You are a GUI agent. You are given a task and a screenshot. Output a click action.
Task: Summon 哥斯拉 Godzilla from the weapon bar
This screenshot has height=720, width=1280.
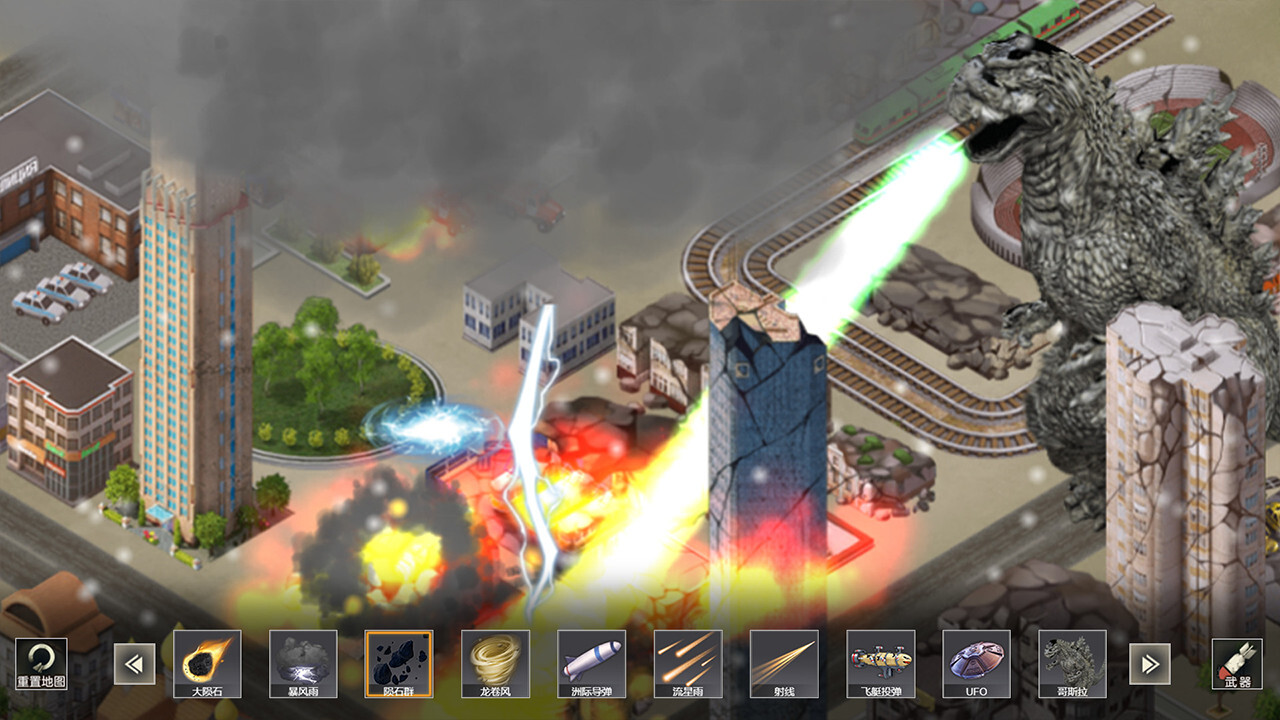click(1072, 663)
